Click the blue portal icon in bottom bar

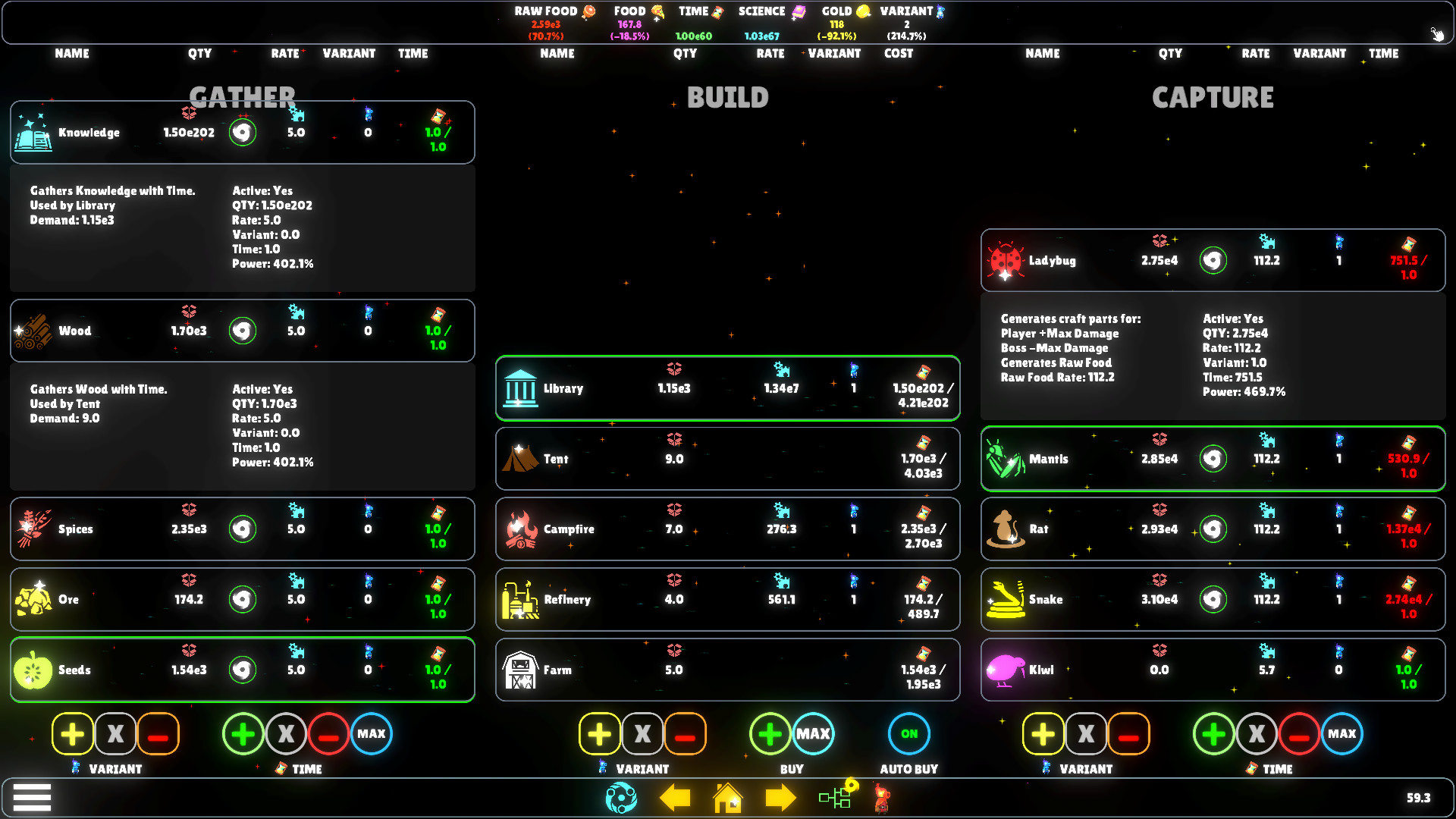622,798
